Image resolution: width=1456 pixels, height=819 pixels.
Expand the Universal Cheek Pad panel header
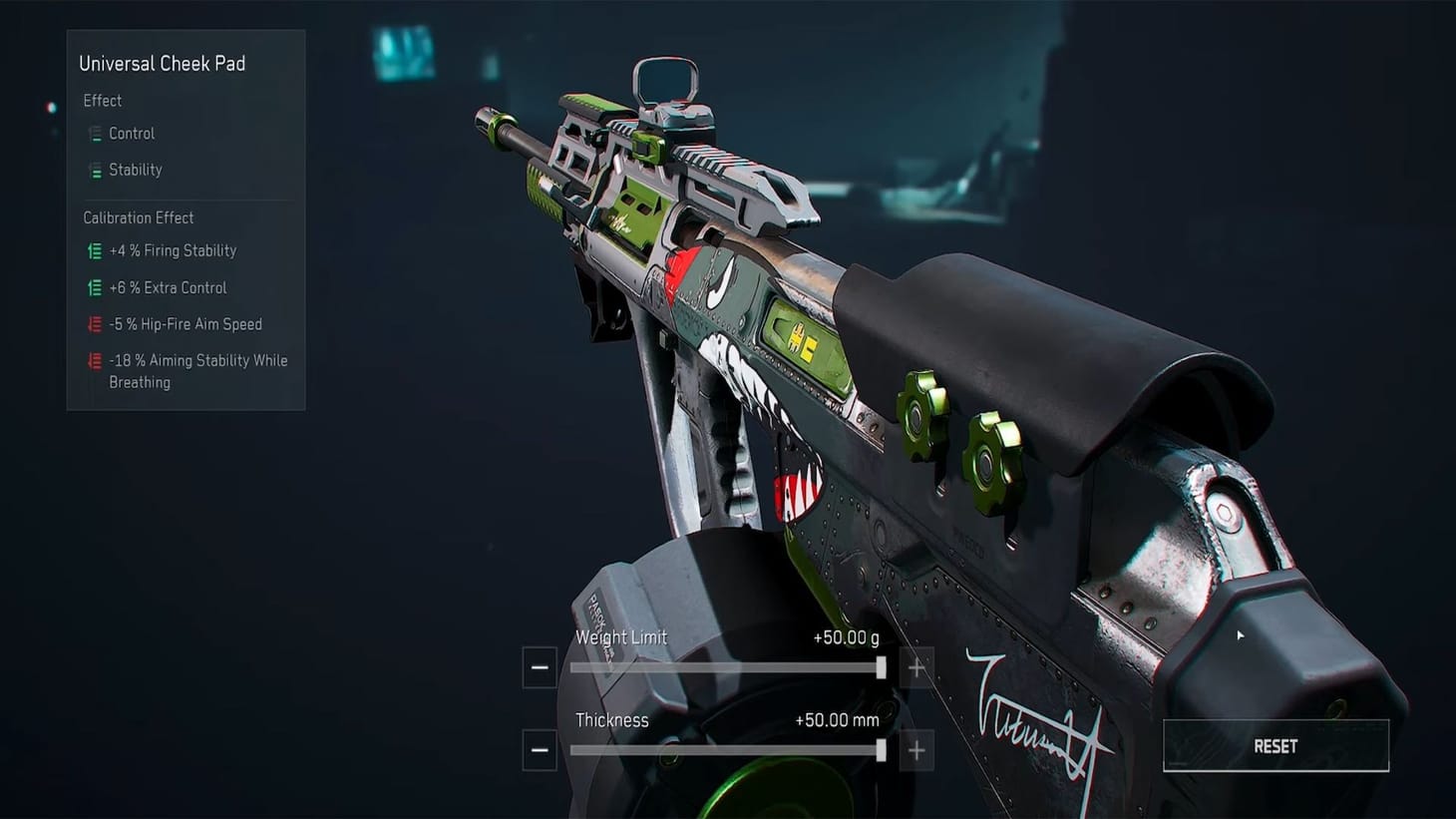(163, 63)
